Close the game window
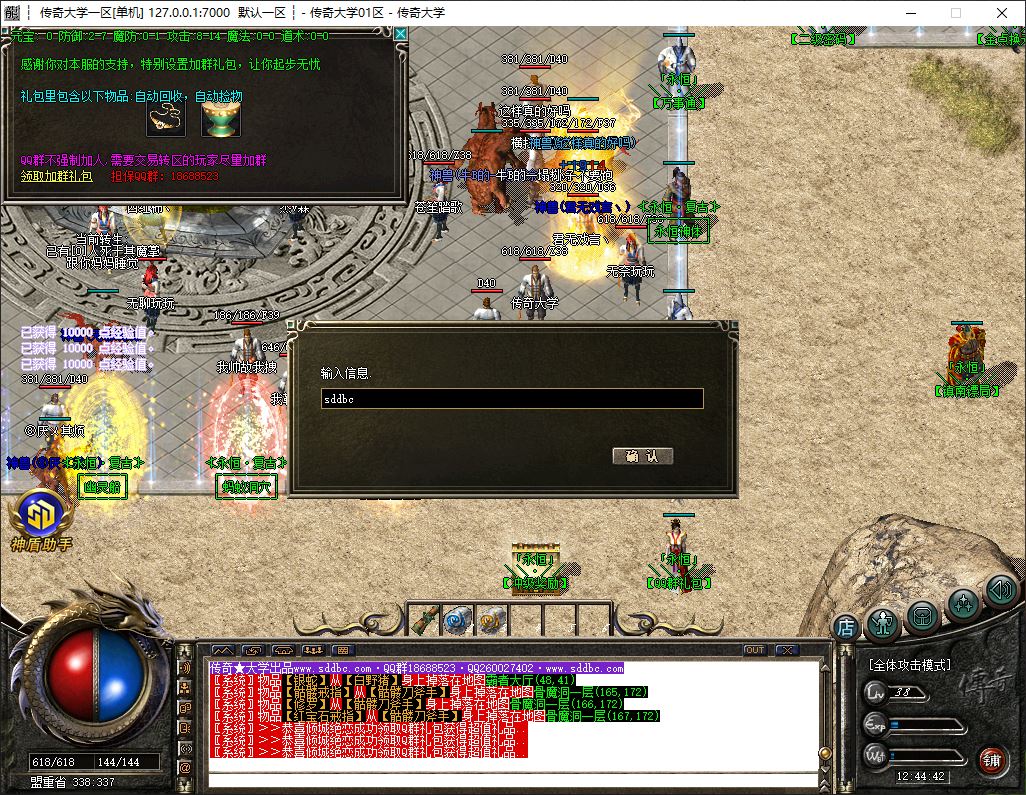The height and width of the screenshot is (795, 1026). (x=1002, y=13)
